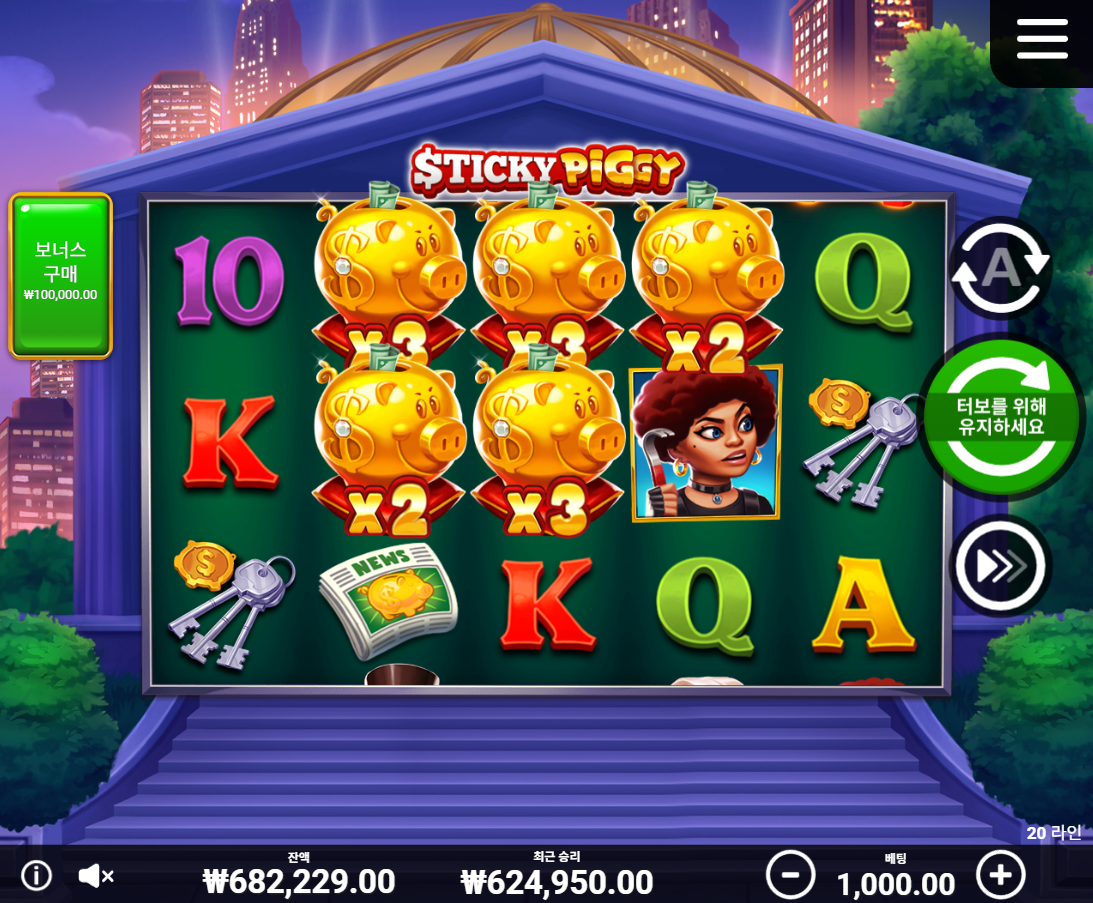Toggle the muted sound speaker icon
Viewport: 1093px width, 903px height.
coord(96,876)
